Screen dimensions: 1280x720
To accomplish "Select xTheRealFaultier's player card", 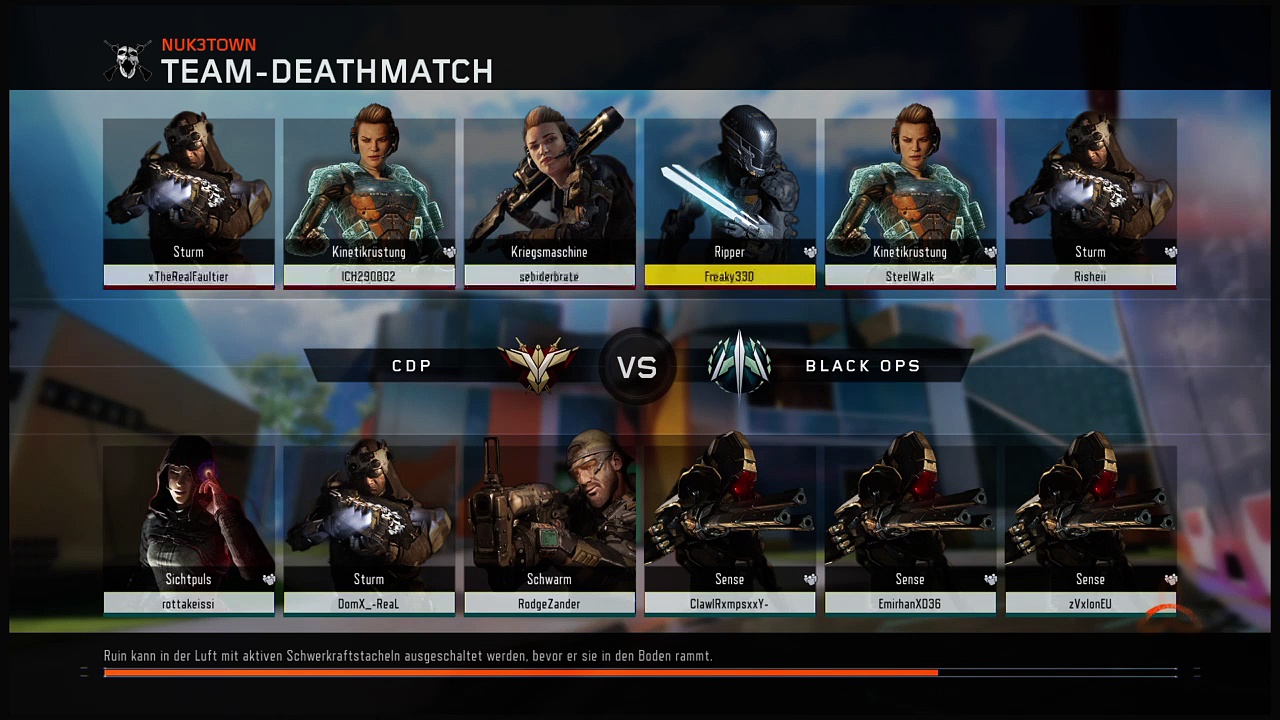I will click(189, 203).
